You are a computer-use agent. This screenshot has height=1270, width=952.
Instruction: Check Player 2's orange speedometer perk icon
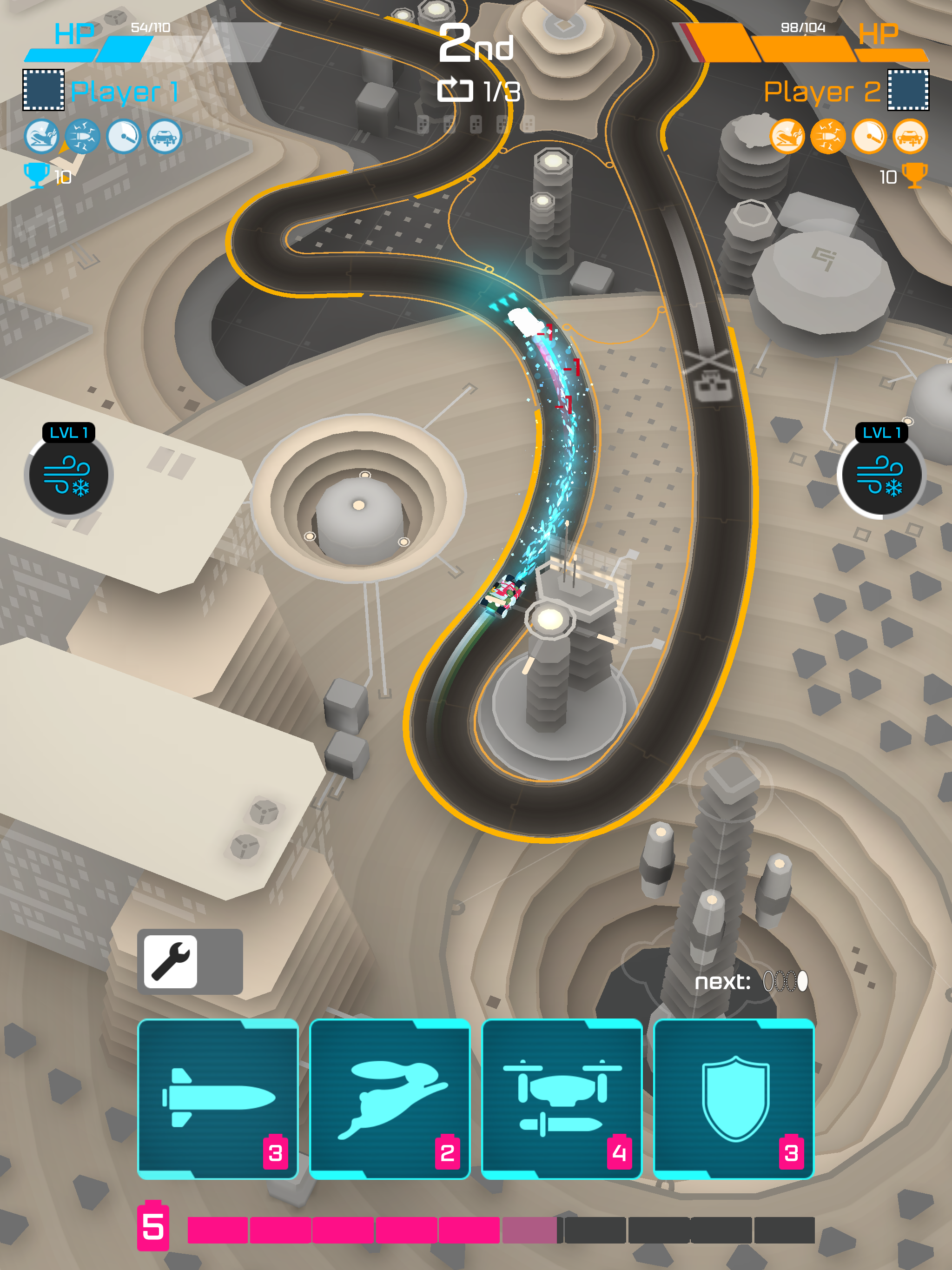pos(869,137)
